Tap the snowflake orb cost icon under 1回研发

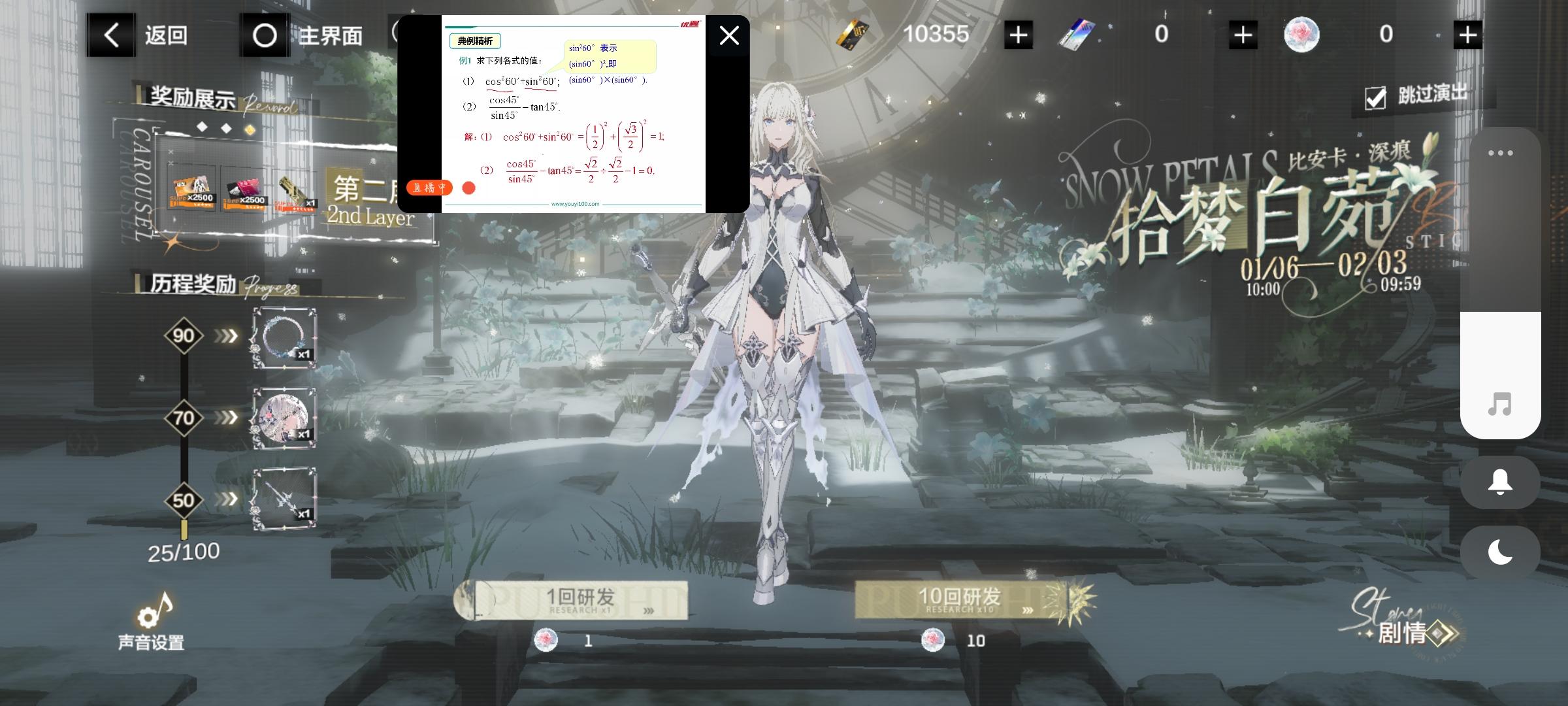[545, 641]
